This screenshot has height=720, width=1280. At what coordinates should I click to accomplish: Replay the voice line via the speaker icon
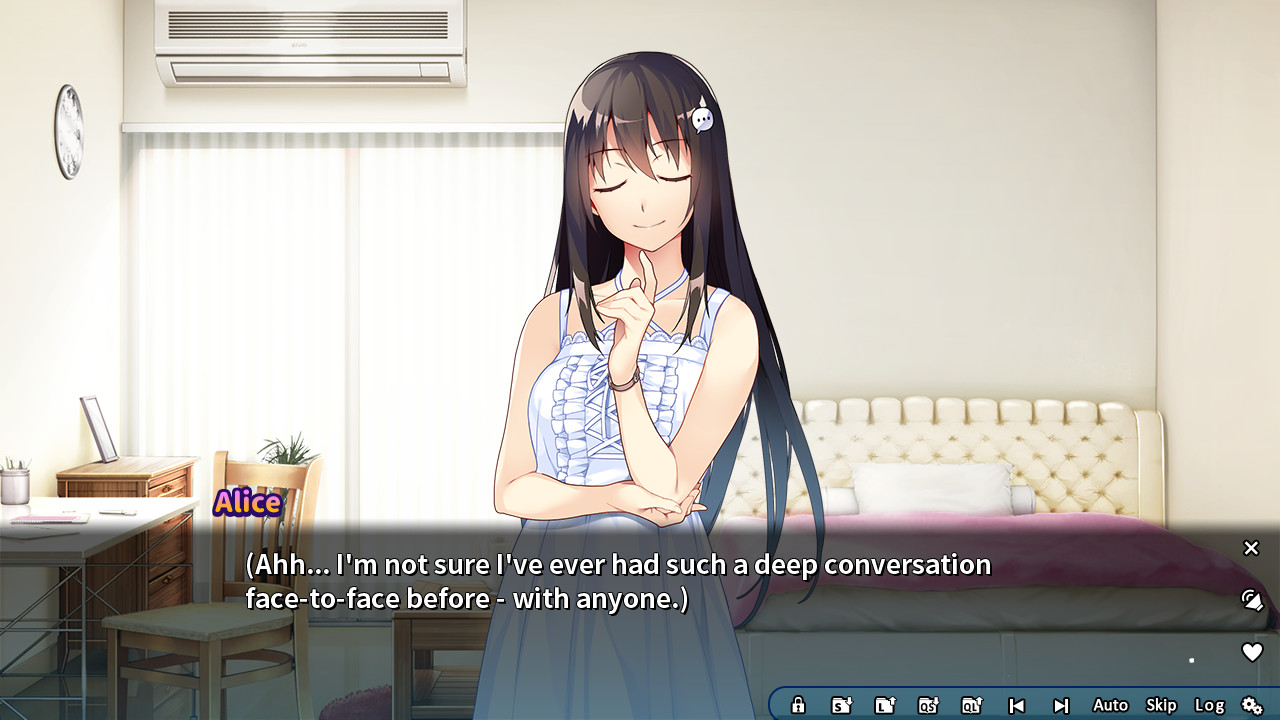click(x=1251, y=600)
